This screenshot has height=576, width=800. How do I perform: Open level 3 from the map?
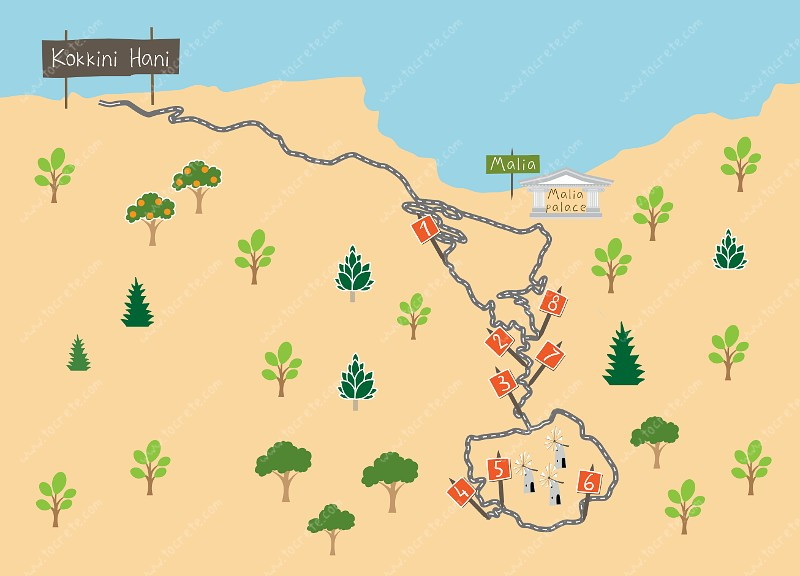(504, 382)
